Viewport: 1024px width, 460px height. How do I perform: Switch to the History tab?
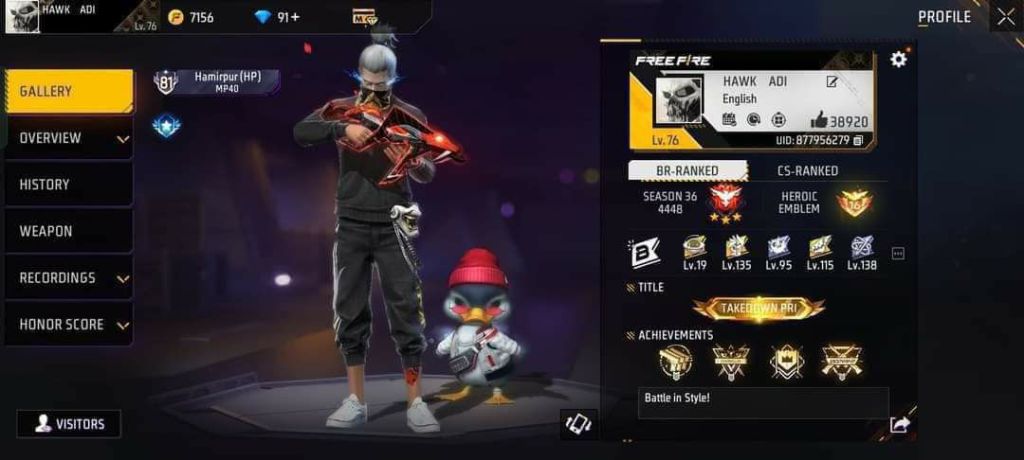pyautogui.click(x=68, y=185)
